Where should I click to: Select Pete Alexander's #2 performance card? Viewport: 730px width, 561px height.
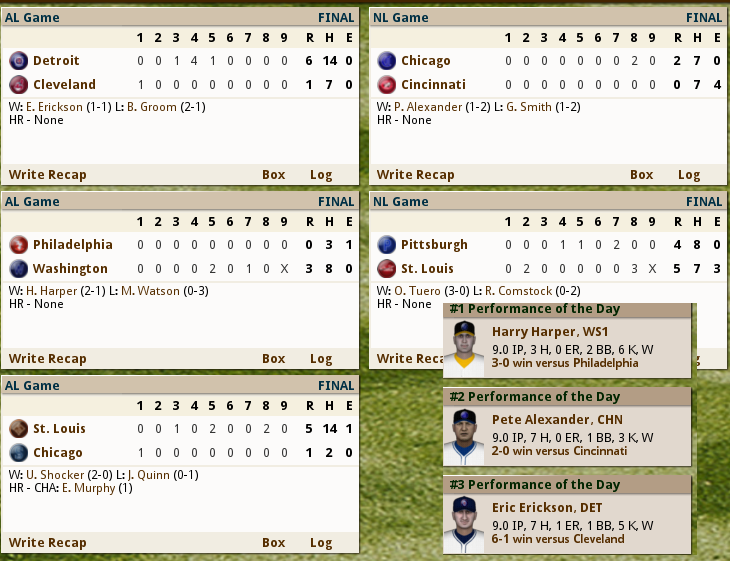(x=567, y=428)
